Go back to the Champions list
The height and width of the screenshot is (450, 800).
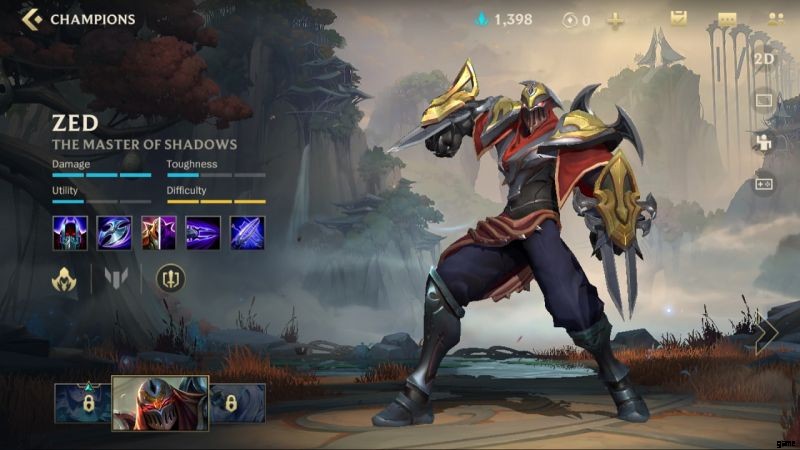(x=32, y=19)
